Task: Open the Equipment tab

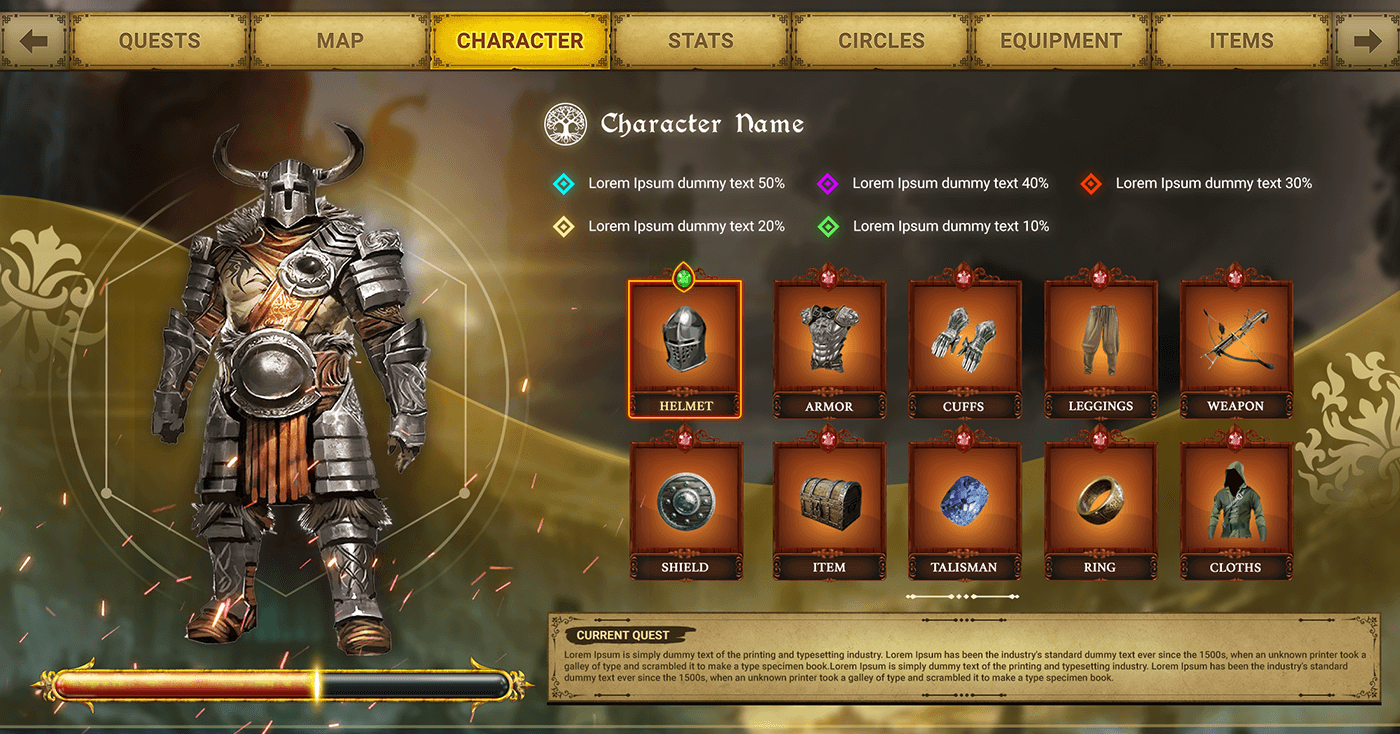Action: coord(1061,41)
